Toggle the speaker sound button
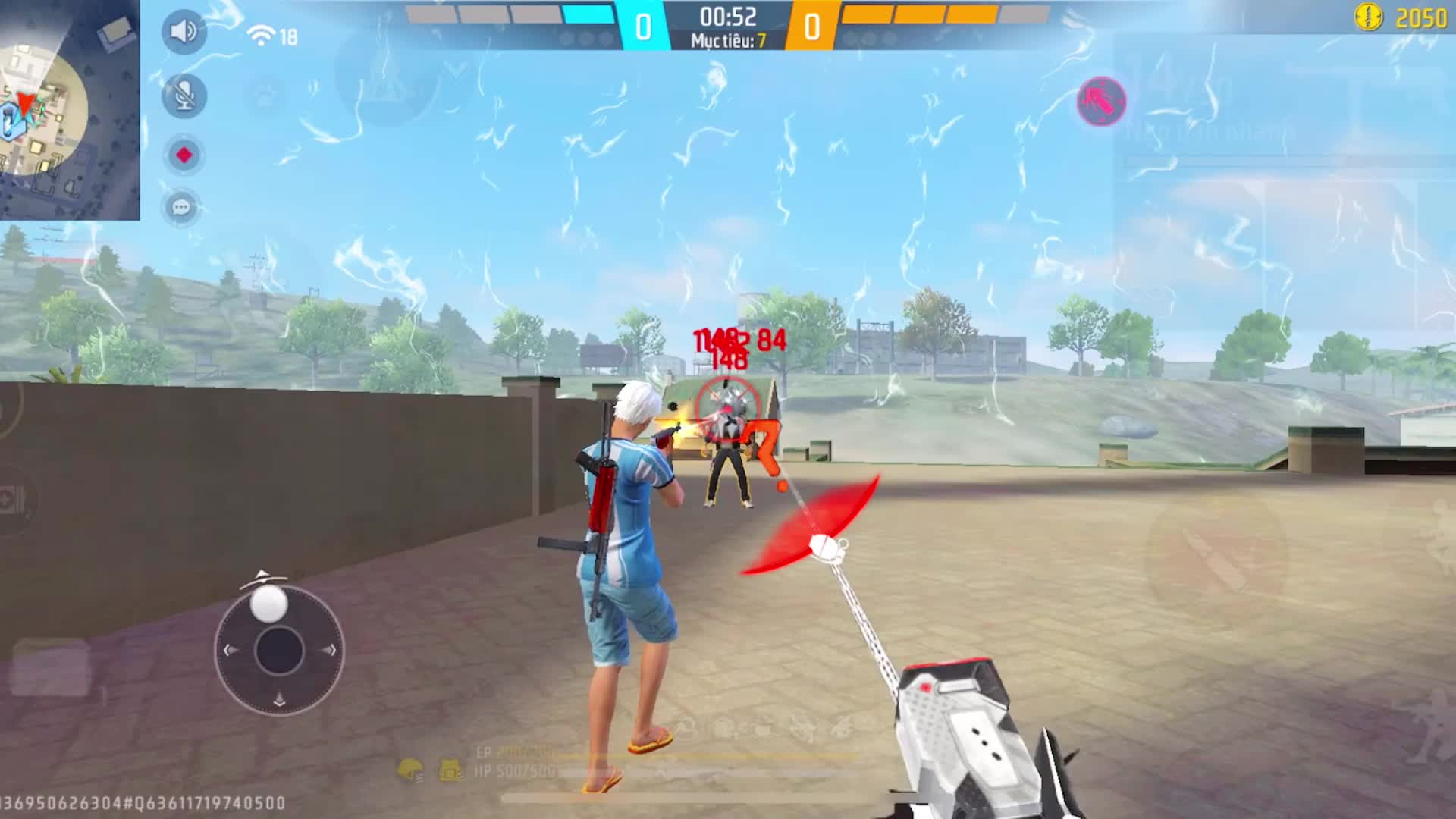The width and height of the screenshot is (1456, 819). pyautogui.click(x=184, y=32)
